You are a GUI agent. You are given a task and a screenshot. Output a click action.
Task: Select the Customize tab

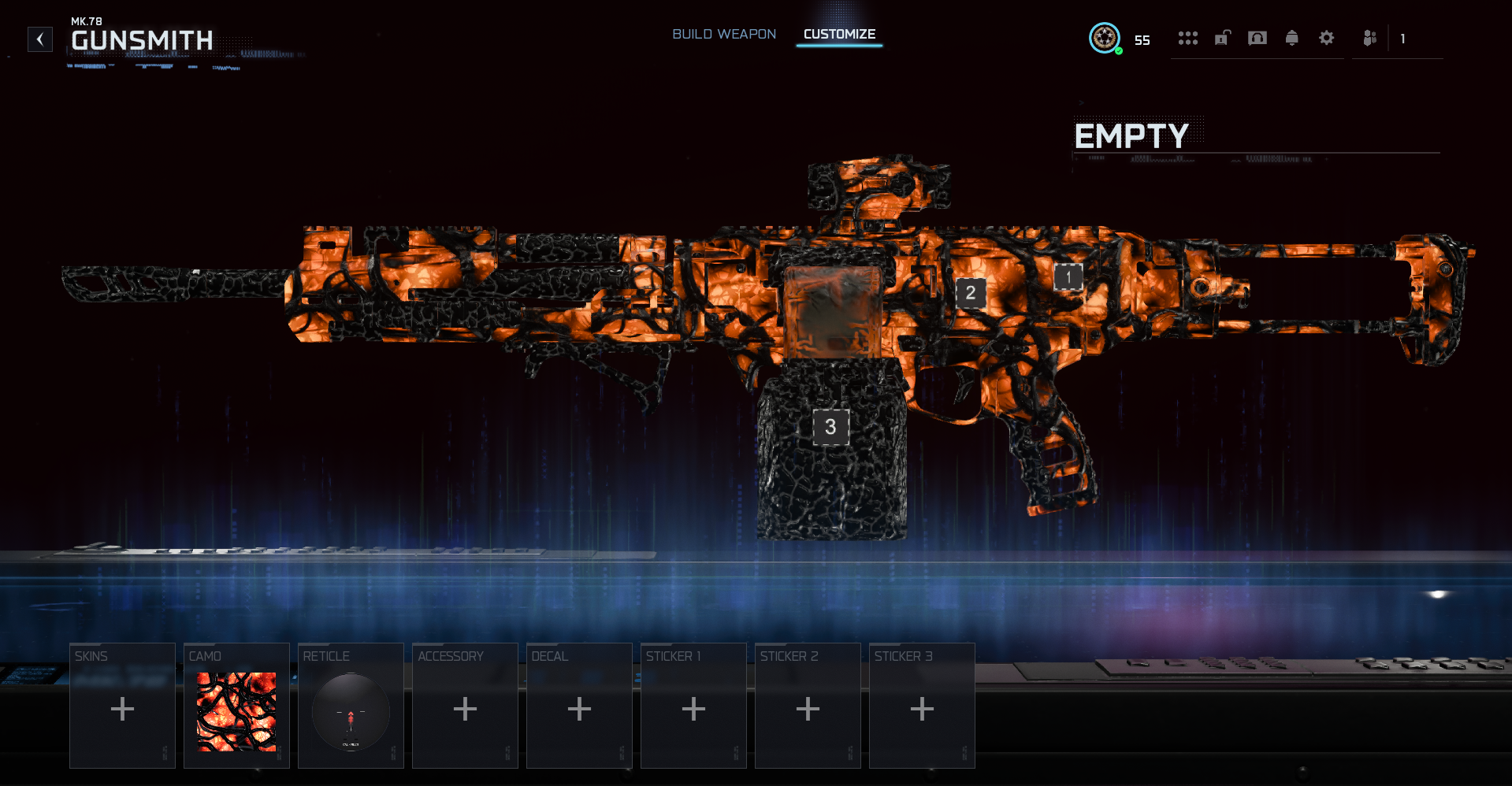(x=839, y=35)
